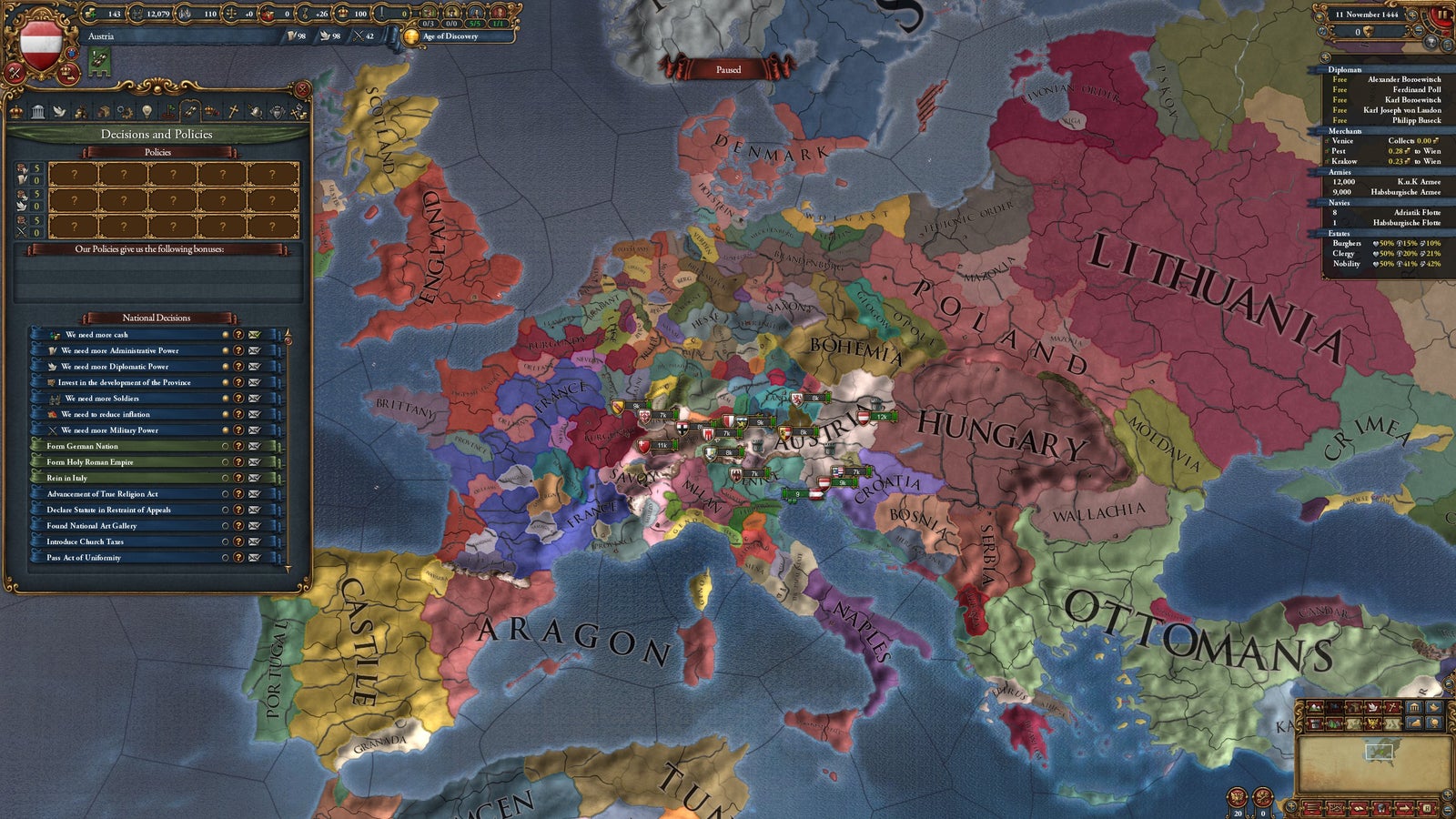Click the minimap zoom-in plus button
1456x819 pixels.
1447,794
